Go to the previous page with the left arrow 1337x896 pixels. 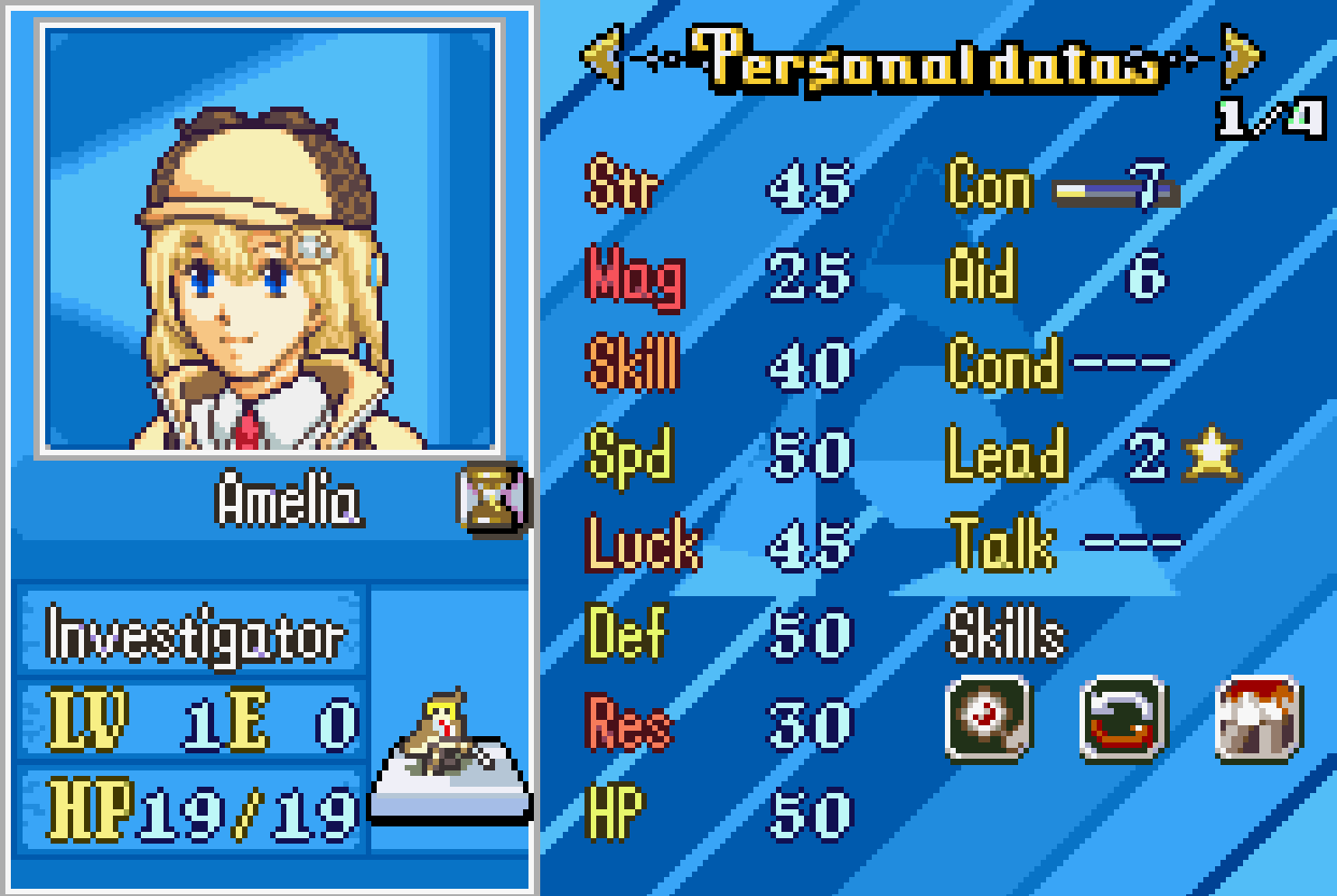click(603, 57)
